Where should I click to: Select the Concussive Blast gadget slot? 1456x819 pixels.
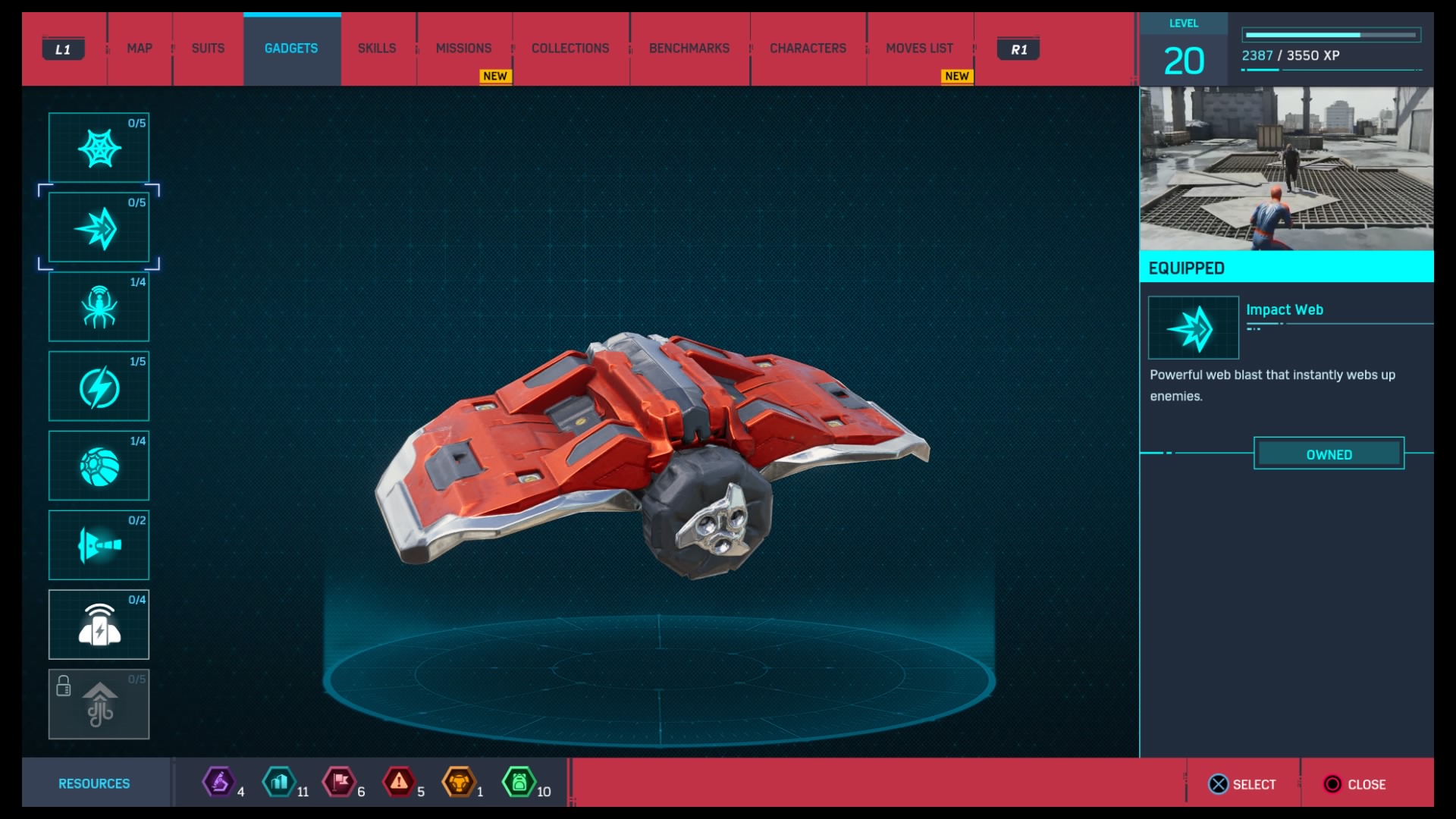coord(99,625)
